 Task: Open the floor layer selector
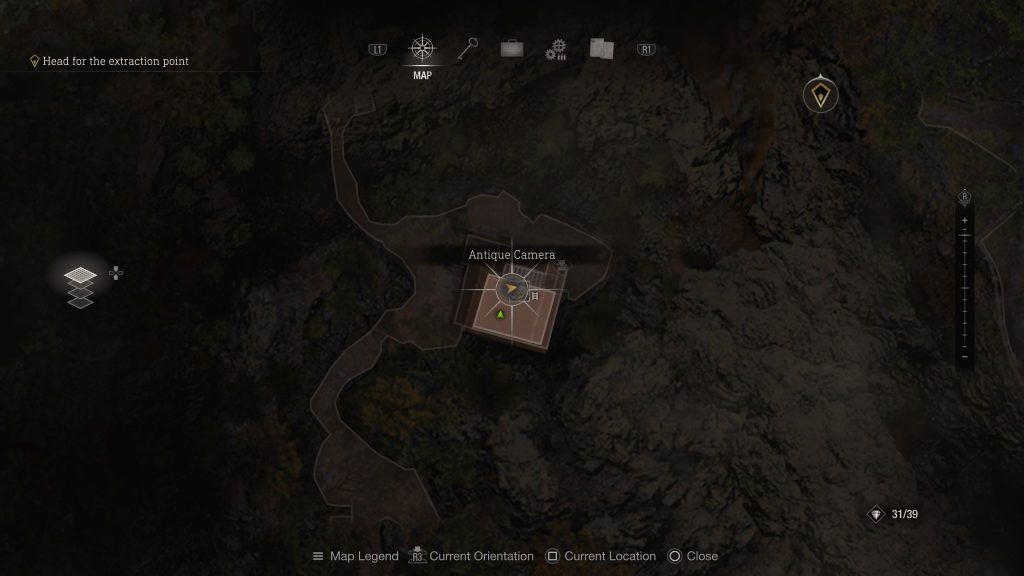click(x=81, y=286)
